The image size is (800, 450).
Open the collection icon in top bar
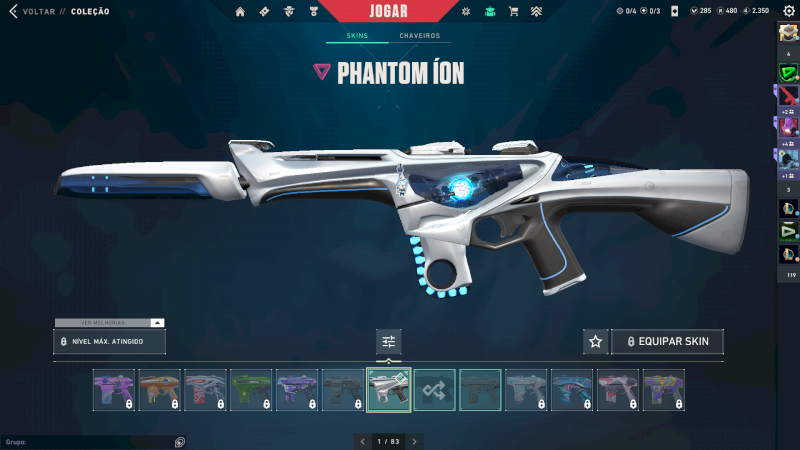click(x=490, y=12)
